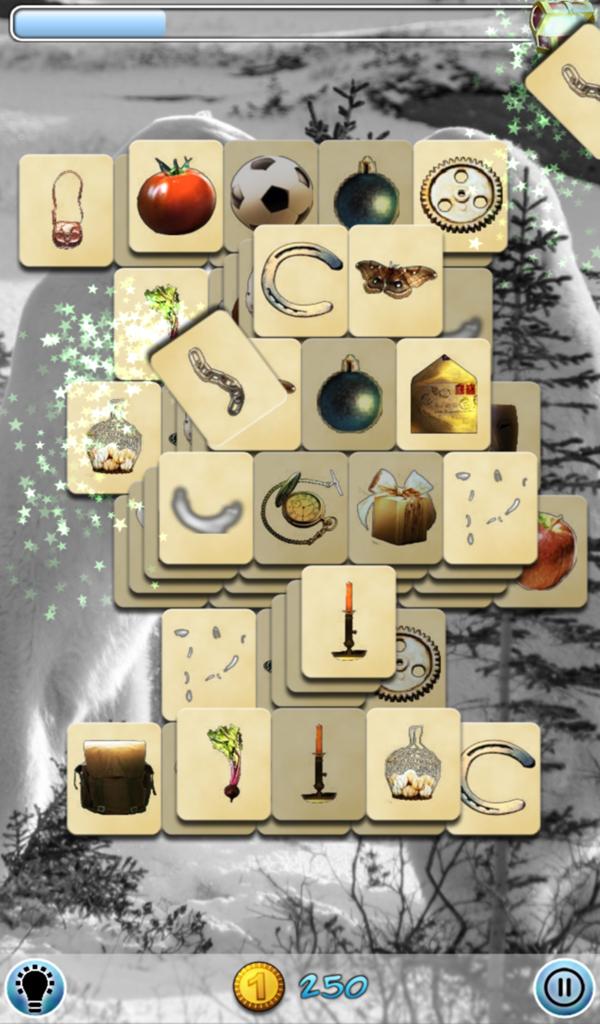The height and width of the screenshot is (1024, 600).
Task: Choose the ornament tile beside the soccer ball
Action: pos(366,192)
